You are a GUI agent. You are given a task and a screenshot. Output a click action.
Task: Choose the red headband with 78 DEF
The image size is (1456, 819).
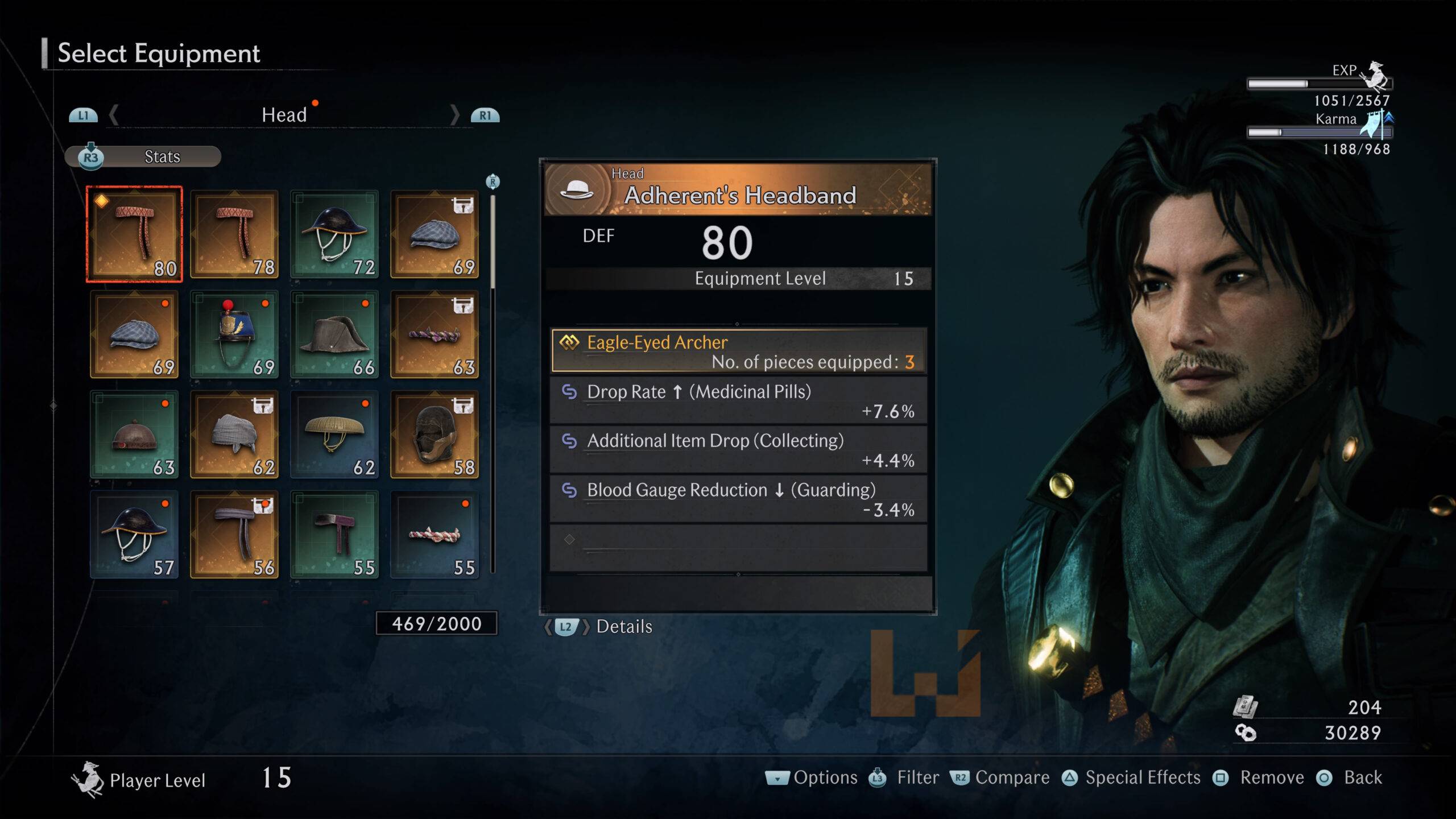tap(234, 234)
